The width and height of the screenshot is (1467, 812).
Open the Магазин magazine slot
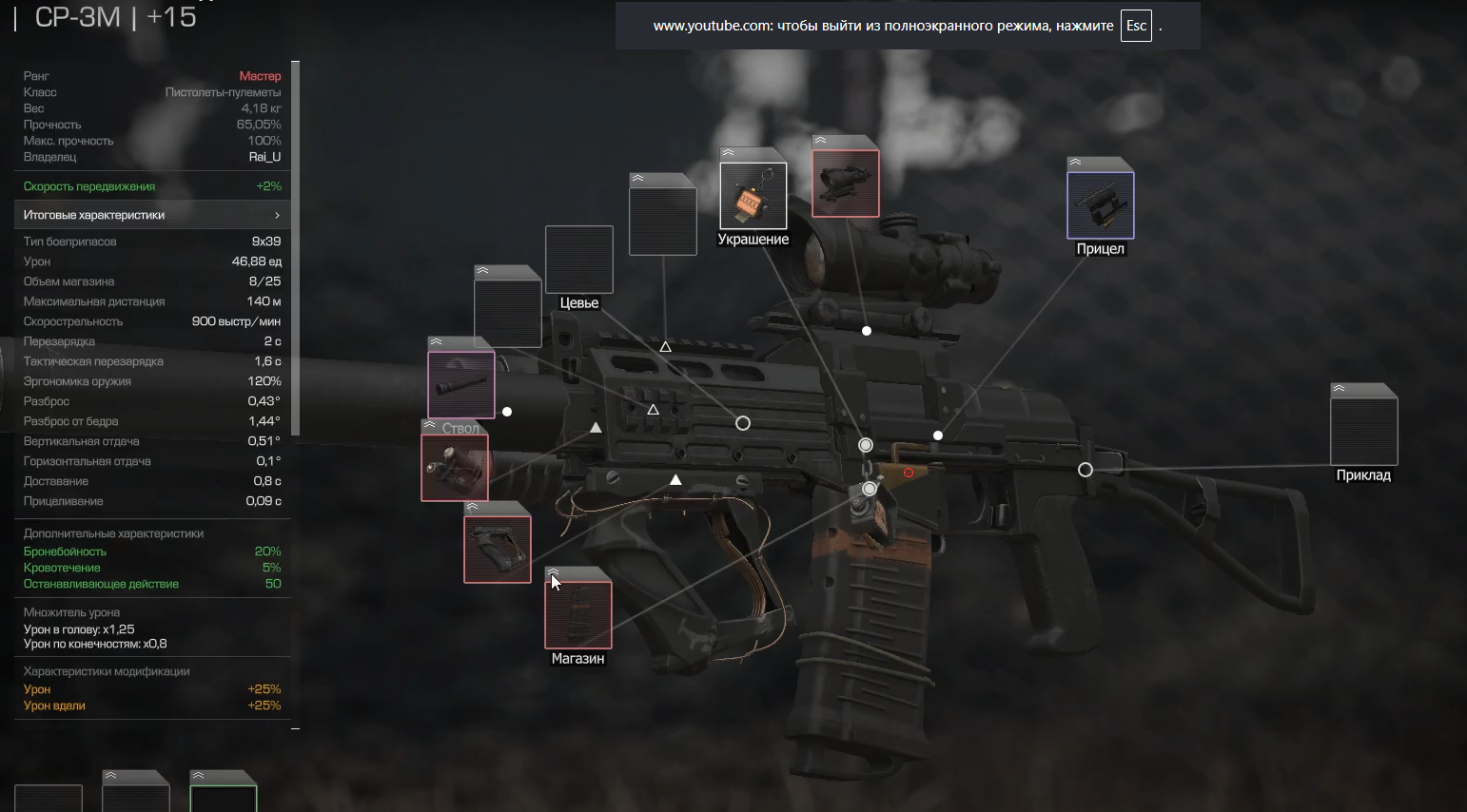coord(578,614)
